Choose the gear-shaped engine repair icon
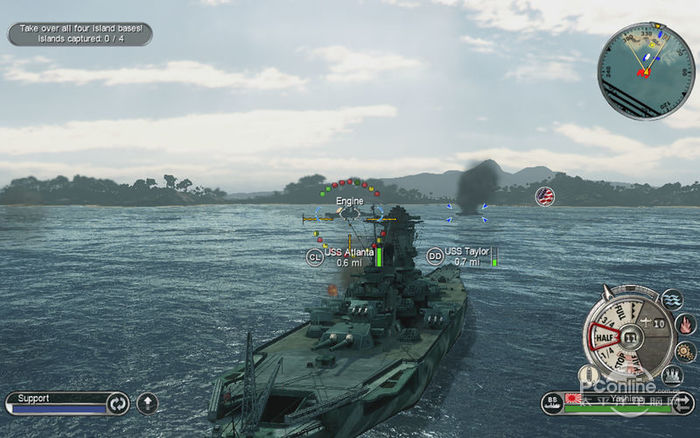This screenshot has width=700, height=438. (685, 351)
